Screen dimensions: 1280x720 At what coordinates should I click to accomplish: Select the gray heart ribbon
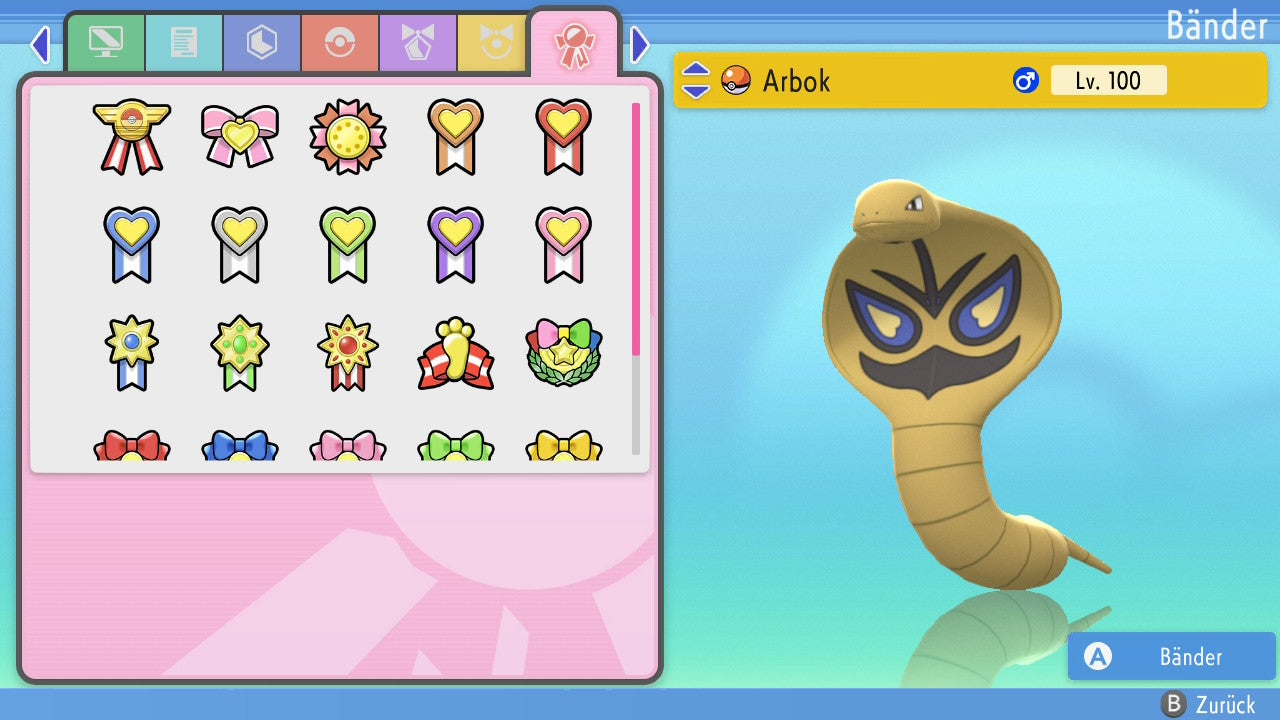tap(239, 244)
